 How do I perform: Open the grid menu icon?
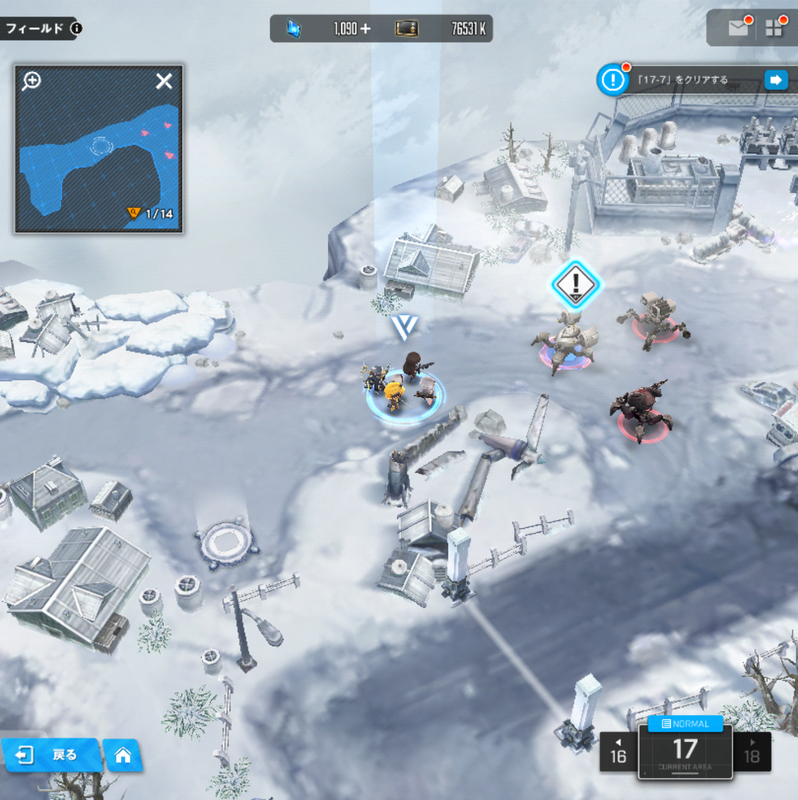point(774,28)
